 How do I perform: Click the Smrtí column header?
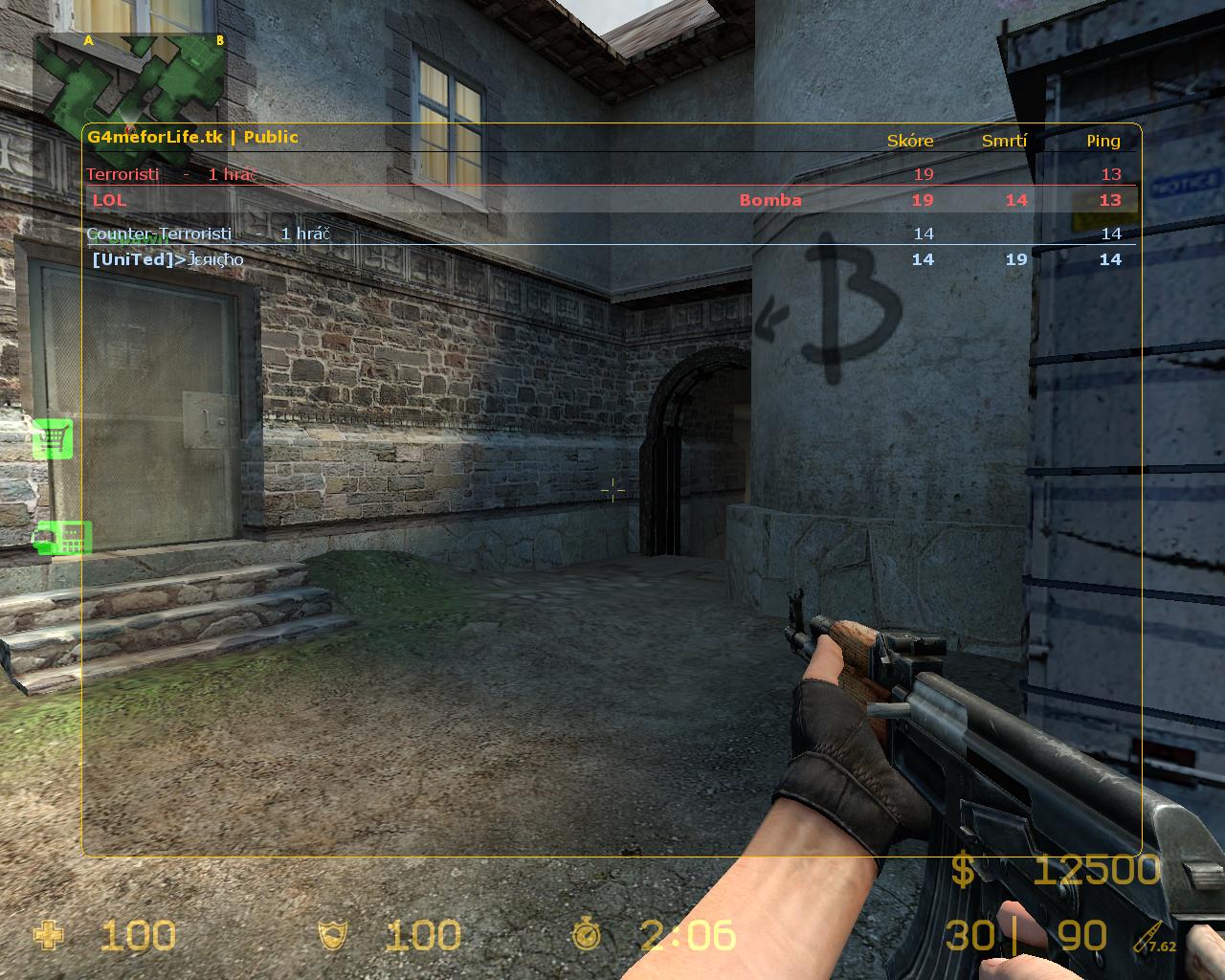tap(1004, 141)
